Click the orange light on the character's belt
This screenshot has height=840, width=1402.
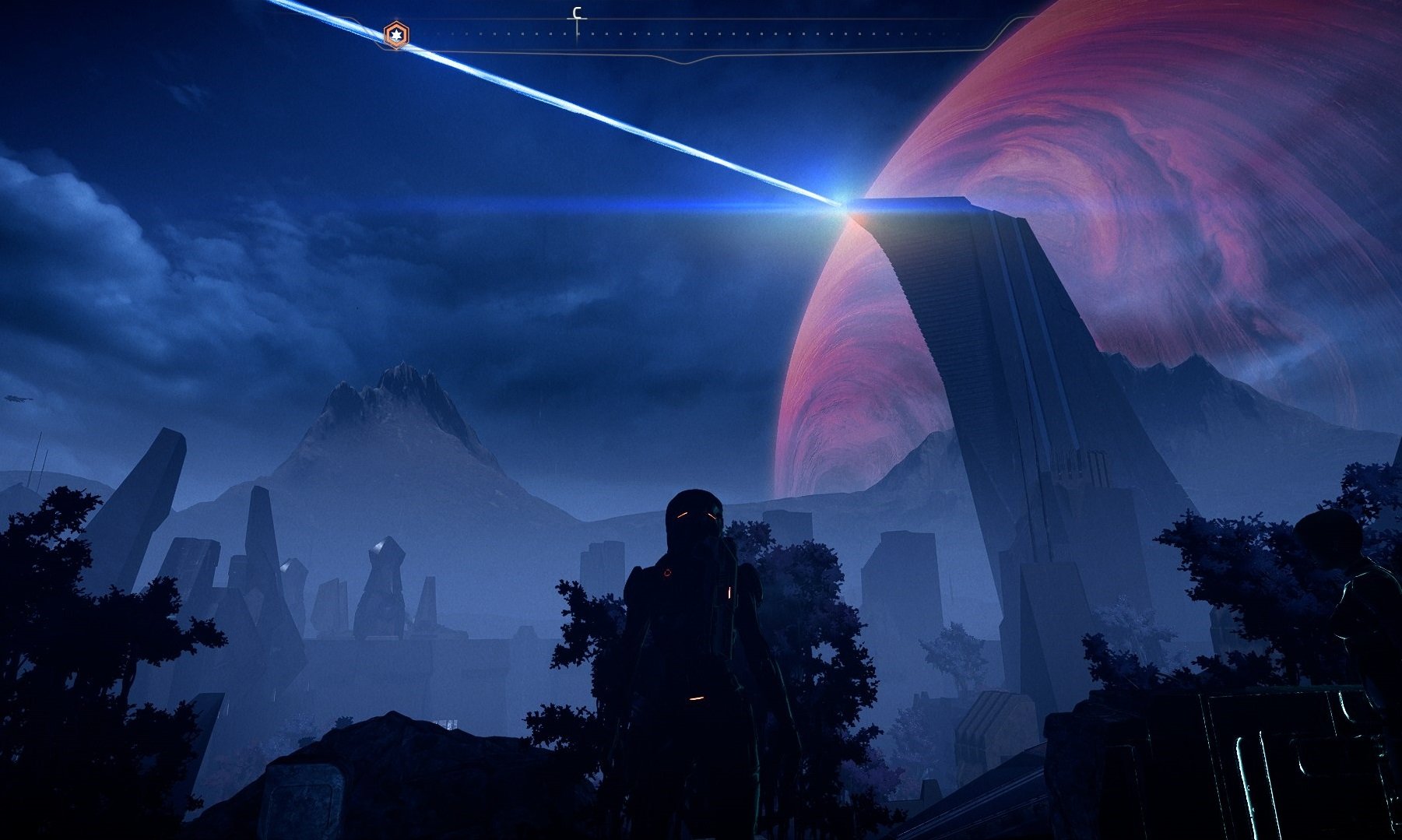[695, 698]
